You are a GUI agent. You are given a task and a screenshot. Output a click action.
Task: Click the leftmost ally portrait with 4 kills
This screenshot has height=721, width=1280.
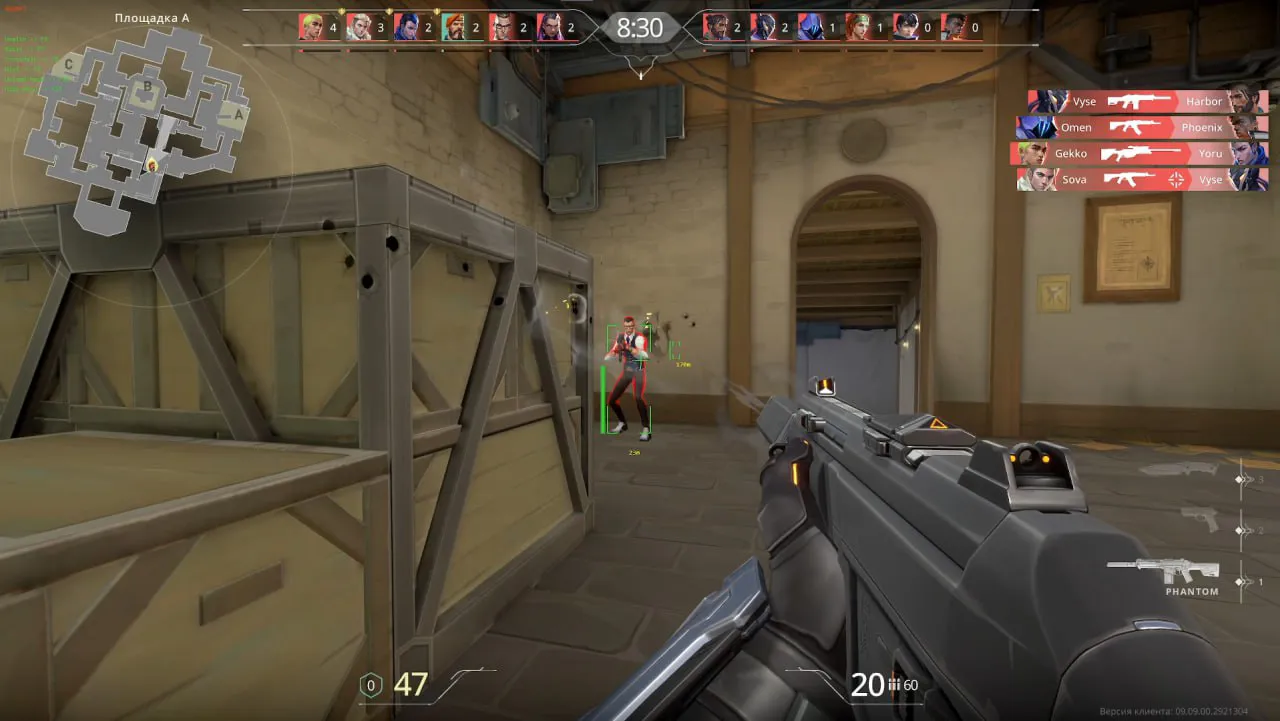point(313,27)
